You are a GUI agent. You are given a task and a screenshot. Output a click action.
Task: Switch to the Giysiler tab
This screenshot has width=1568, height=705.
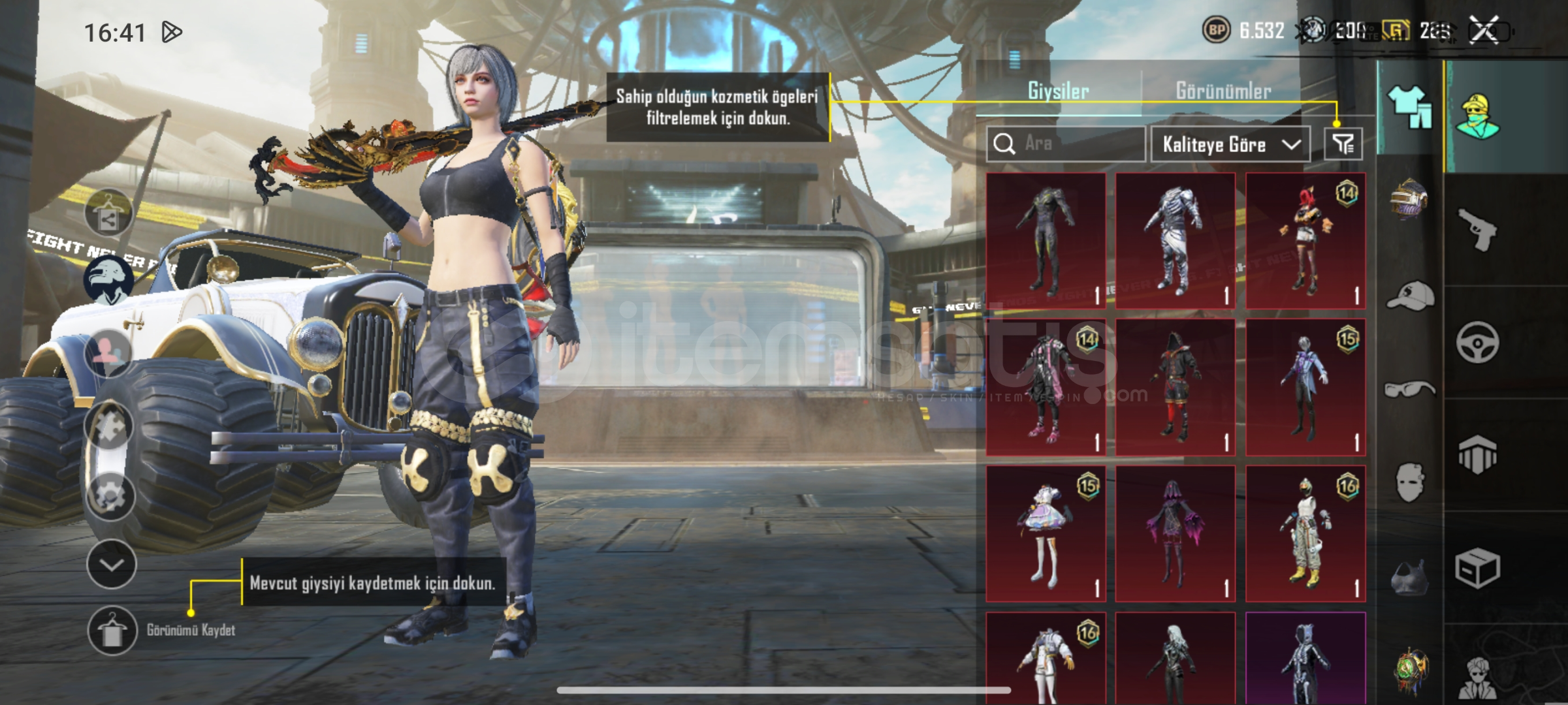tap(1058, 91)
